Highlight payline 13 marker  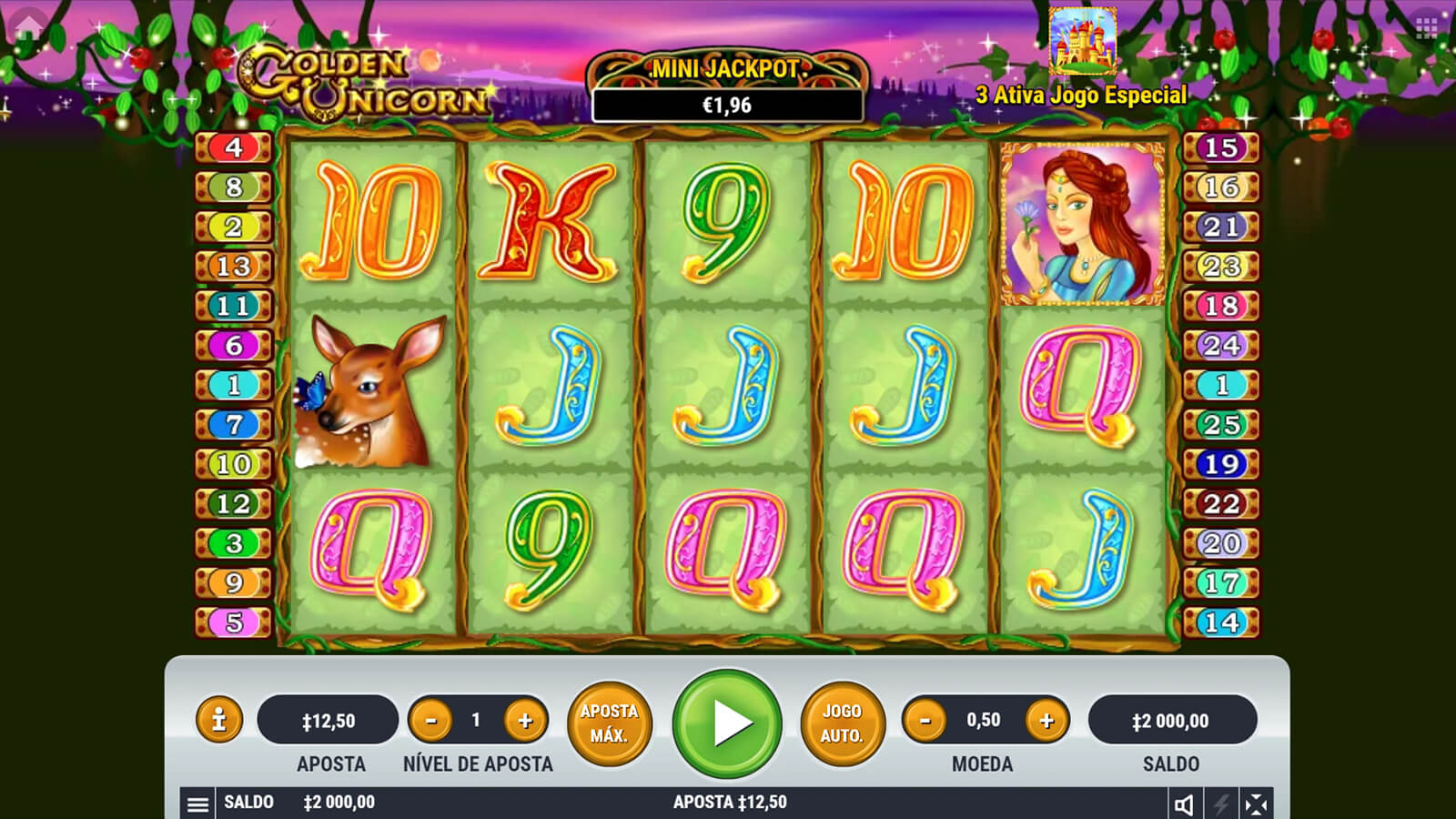point(234,266)
